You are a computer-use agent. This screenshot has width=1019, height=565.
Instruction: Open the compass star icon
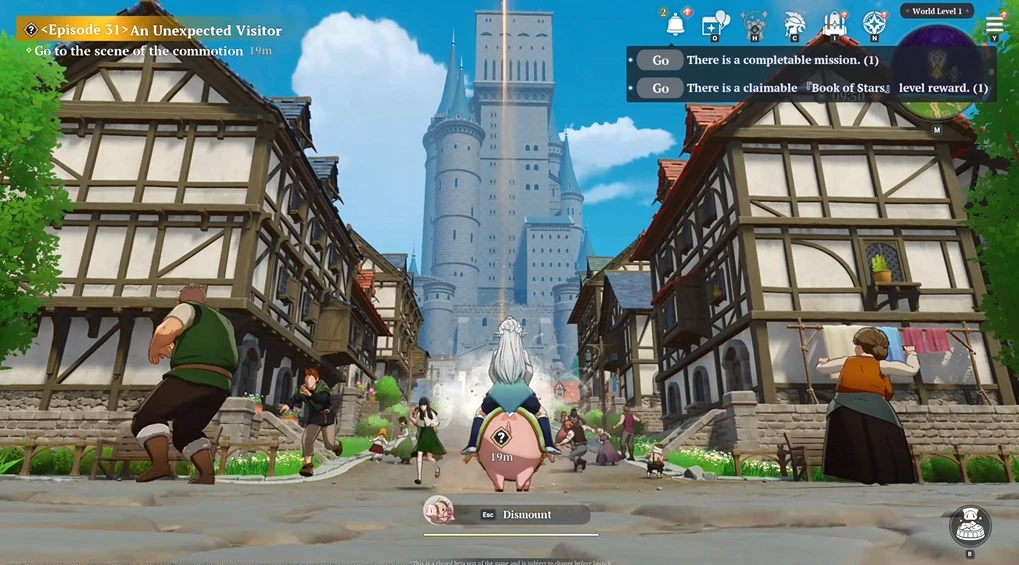pos(875,24)
